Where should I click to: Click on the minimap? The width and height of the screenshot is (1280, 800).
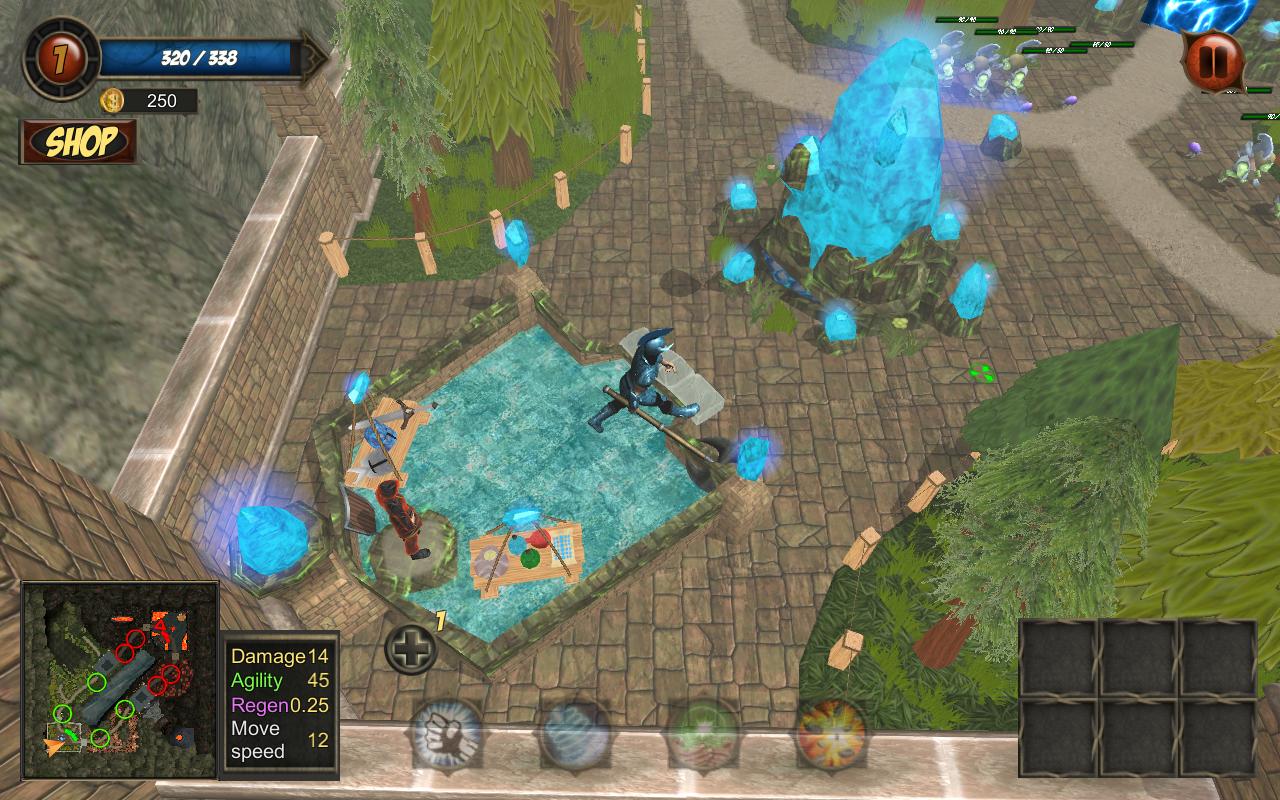tap(120, 680)
